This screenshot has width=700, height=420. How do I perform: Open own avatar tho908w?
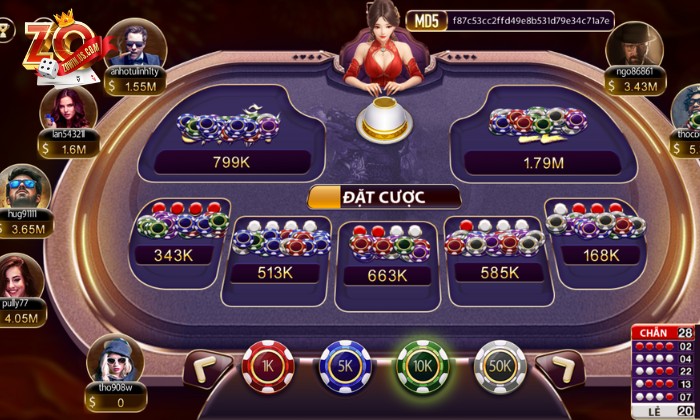click(108, 360)
